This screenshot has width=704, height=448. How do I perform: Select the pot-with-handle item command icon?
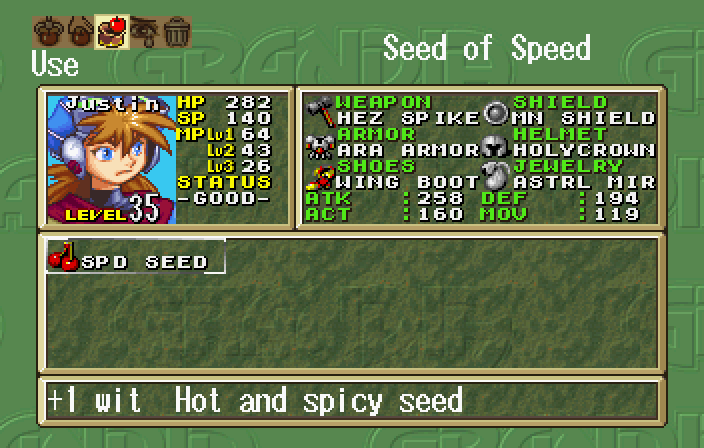pyautogui.click(x=46, y=31)
